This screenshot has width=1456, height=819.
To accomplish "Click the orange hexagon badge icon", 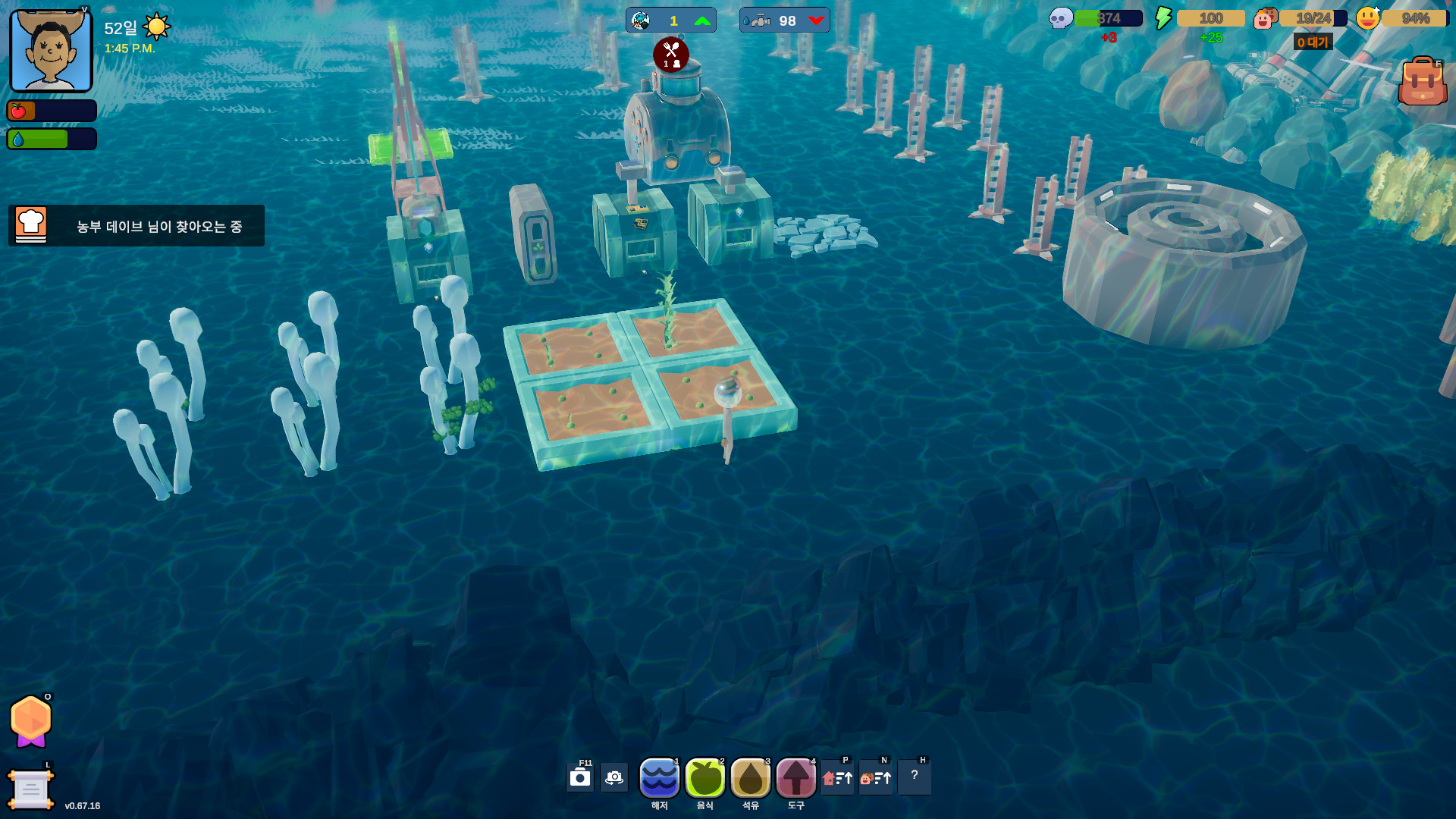I will pyautogui.click(x=31, y=720).
